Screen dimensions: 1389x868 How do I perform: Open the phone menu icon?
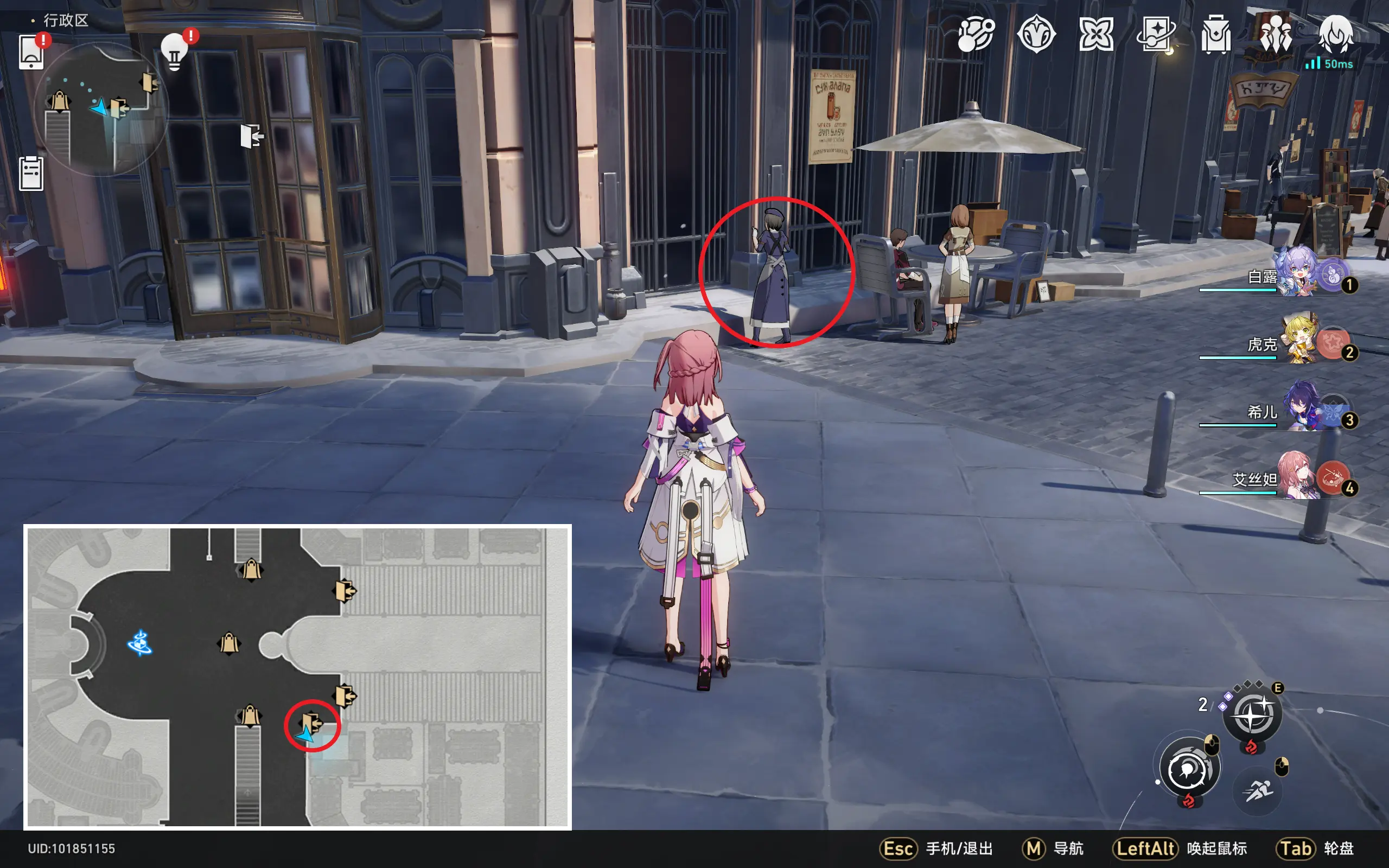pos(31,52)
